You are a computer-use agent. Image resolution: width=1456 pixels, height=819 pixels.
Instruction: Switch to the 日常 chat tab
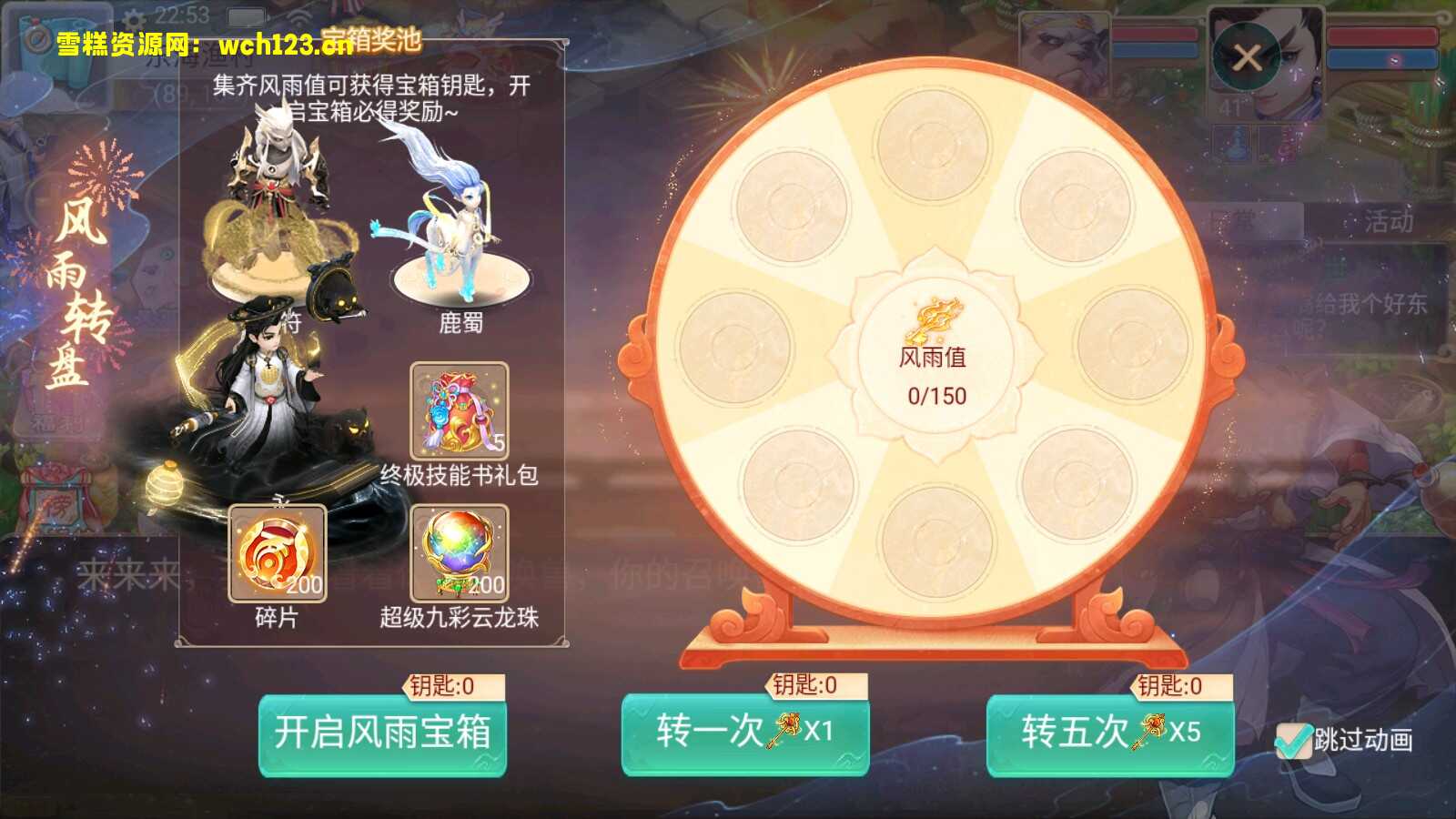click(1233, 218)
